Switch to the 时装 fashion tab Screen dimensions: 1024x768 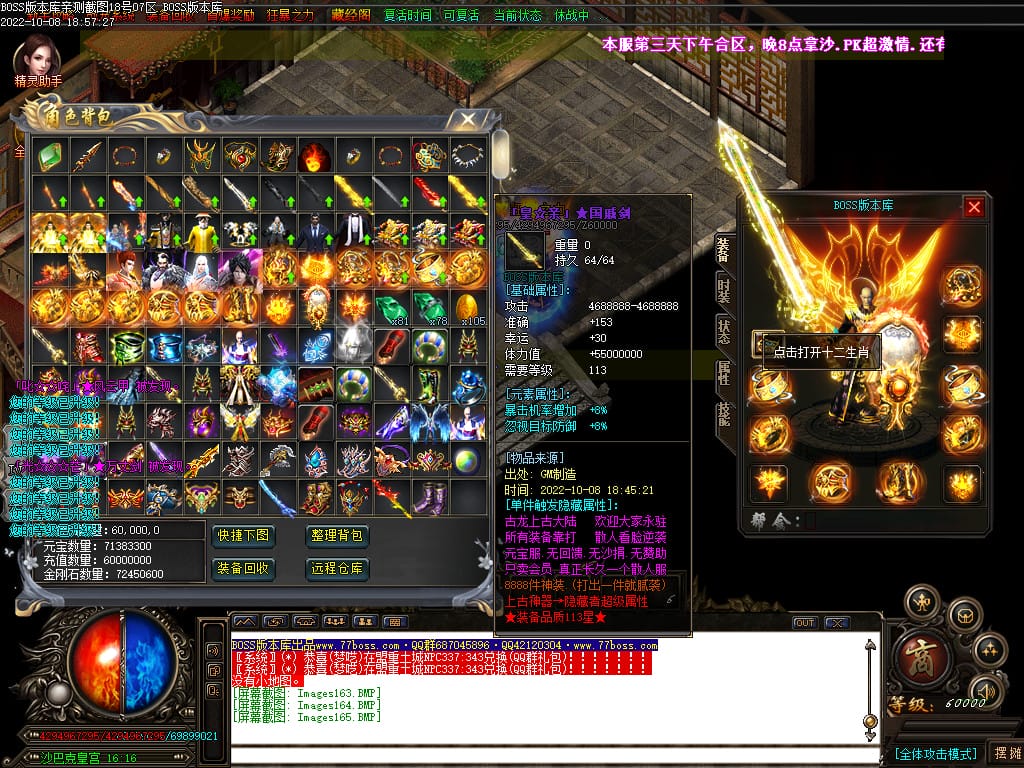(723, 290)
